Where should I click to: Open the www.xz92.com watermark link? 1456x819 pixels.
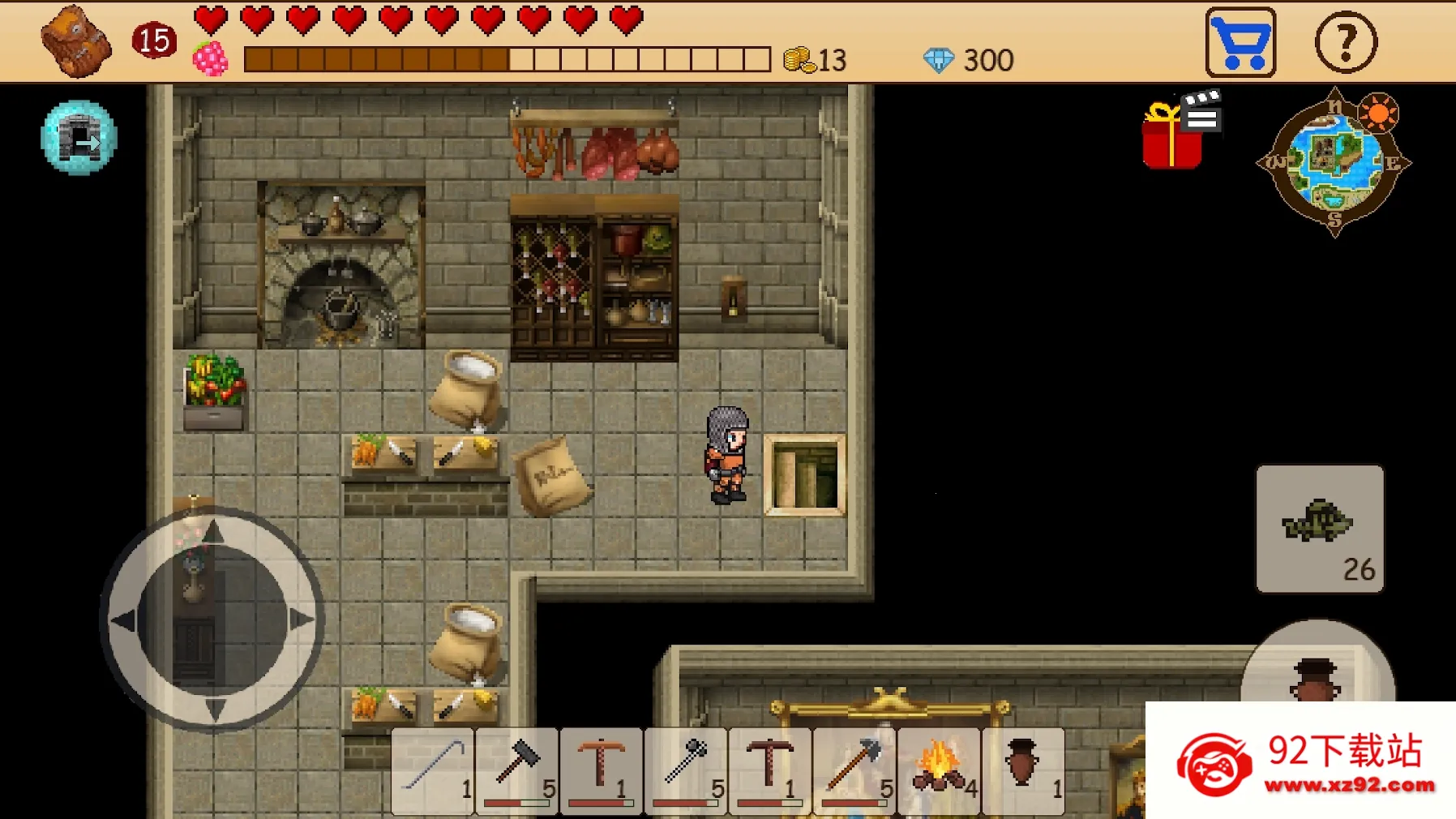(1352, 784)
